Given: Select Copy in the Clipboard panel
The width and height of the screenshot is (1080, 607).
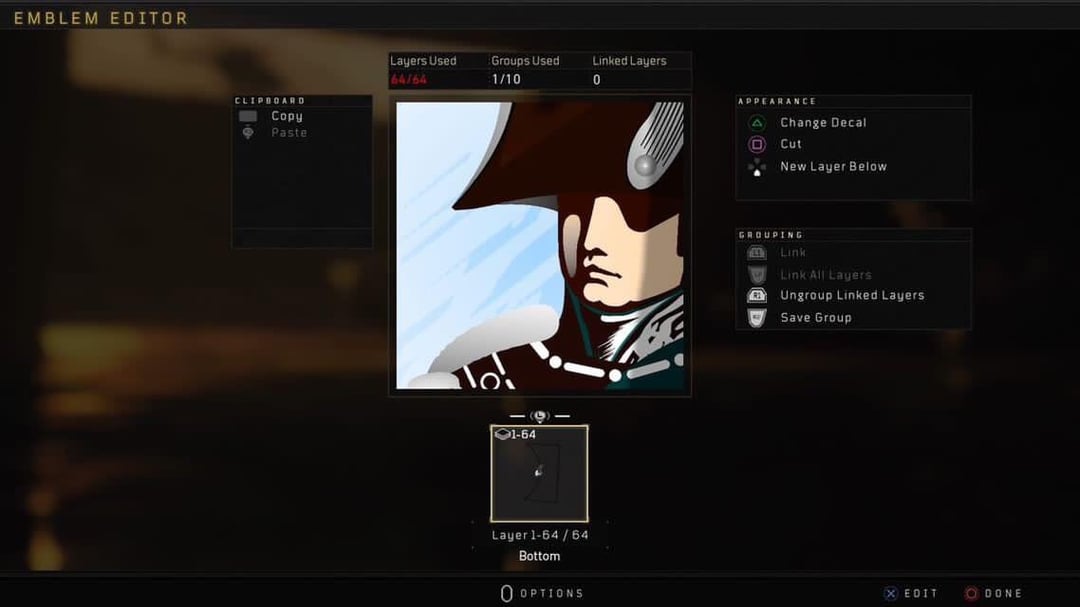Looking at the screenshot, I should tap(286, 116).
